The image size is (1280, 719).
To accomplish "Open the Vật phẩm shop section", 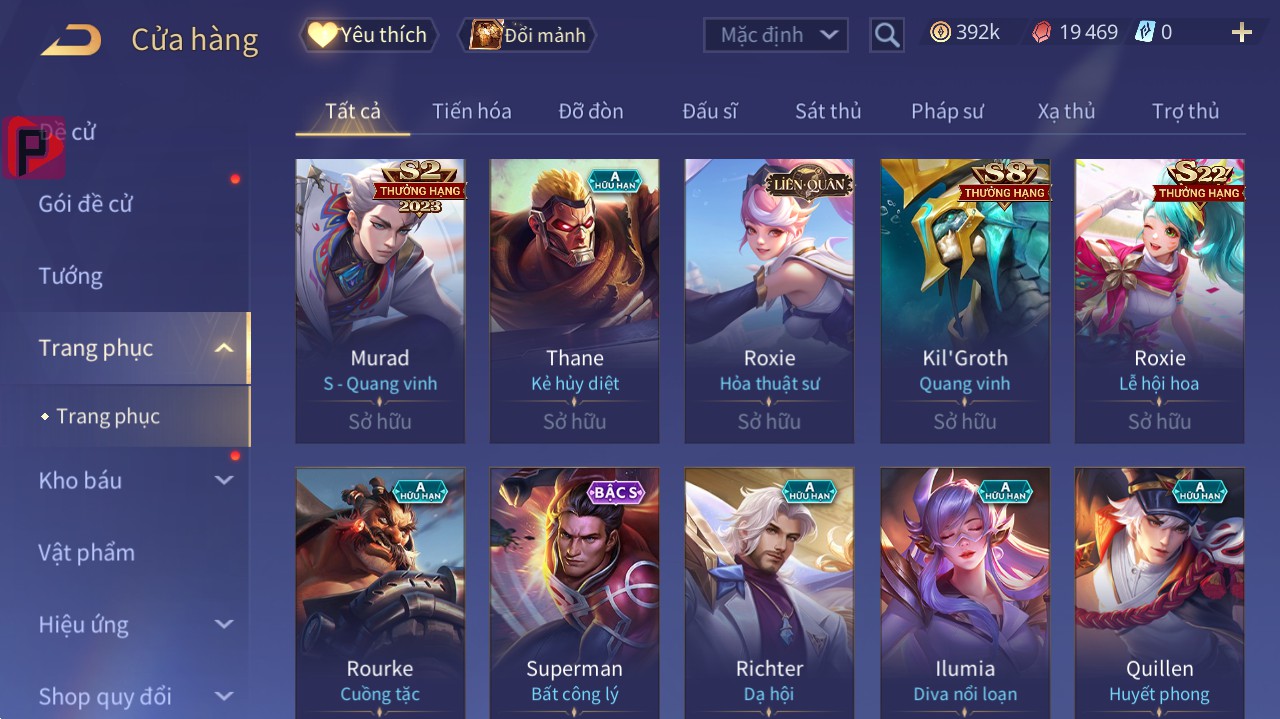I will (x=87, y=553).
